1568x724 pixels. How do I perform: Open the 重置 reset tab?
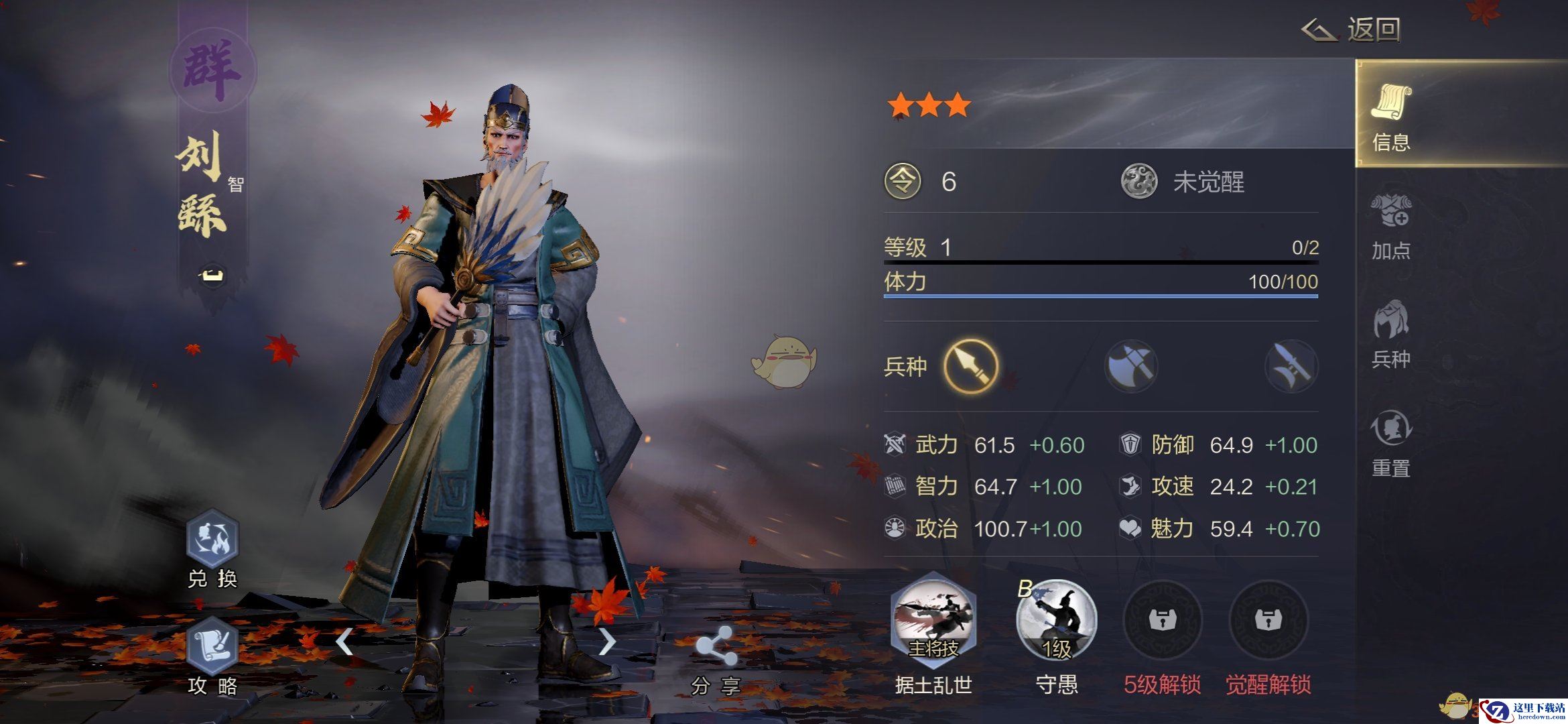coord(1391,442)
